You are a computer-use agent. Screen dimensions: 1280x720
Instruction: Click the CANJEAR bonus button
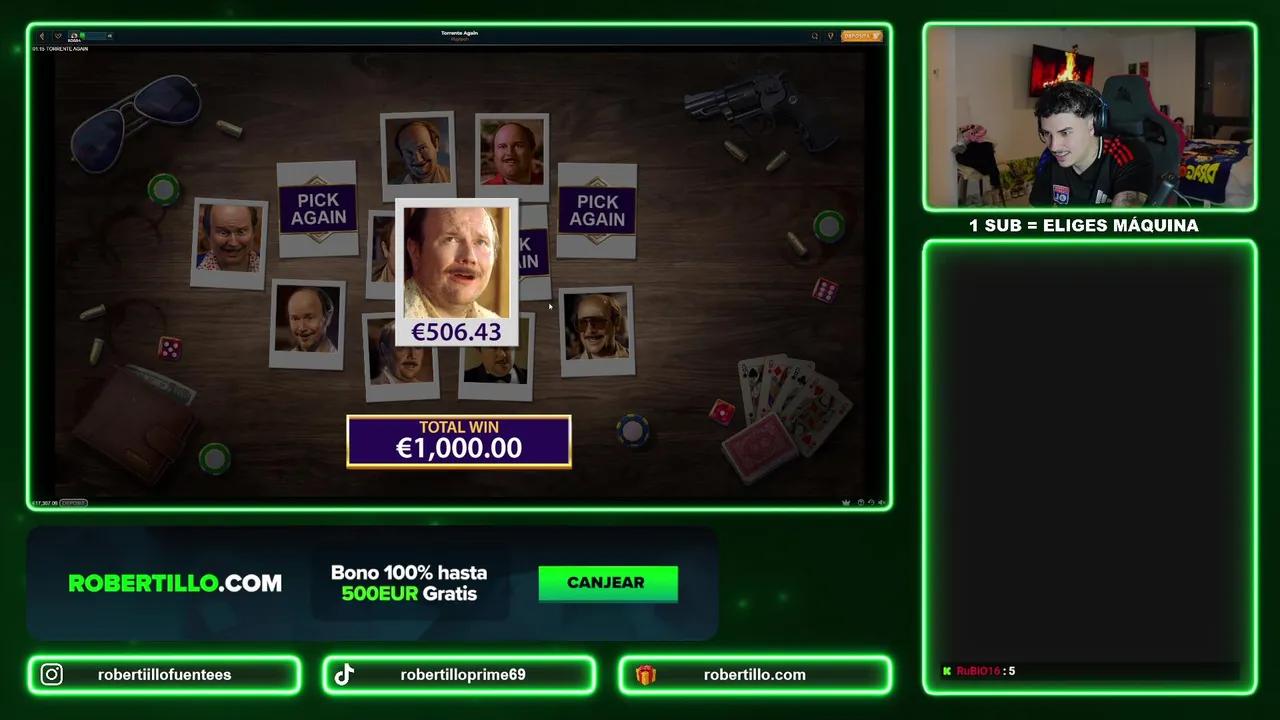click(607, 583)
